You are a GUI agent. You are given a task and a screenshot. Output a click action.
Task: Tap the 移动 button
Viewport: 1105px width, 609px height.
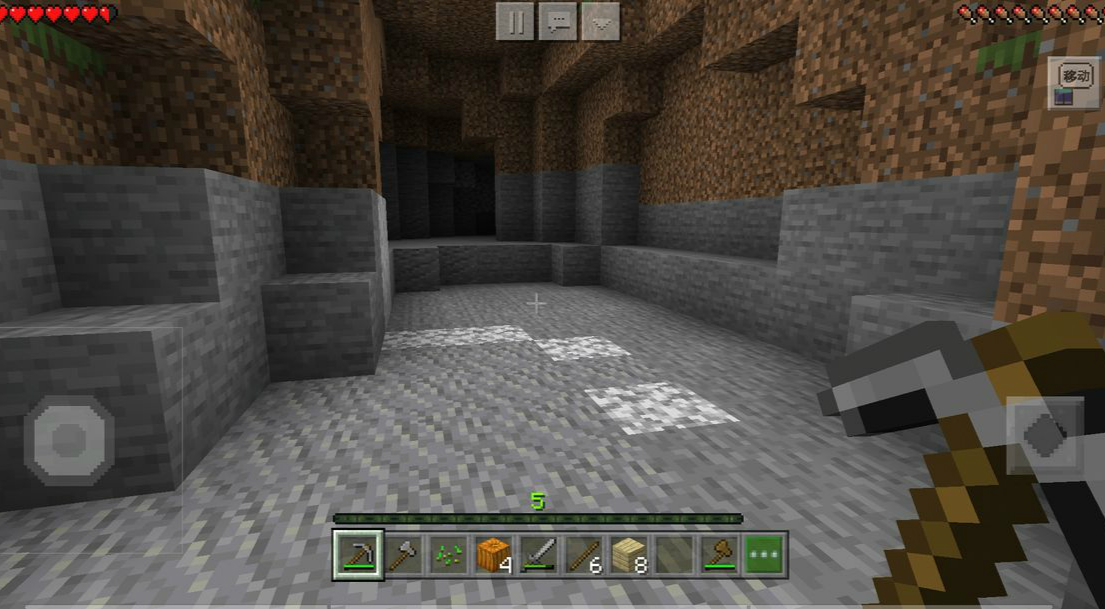point(1075,76)
